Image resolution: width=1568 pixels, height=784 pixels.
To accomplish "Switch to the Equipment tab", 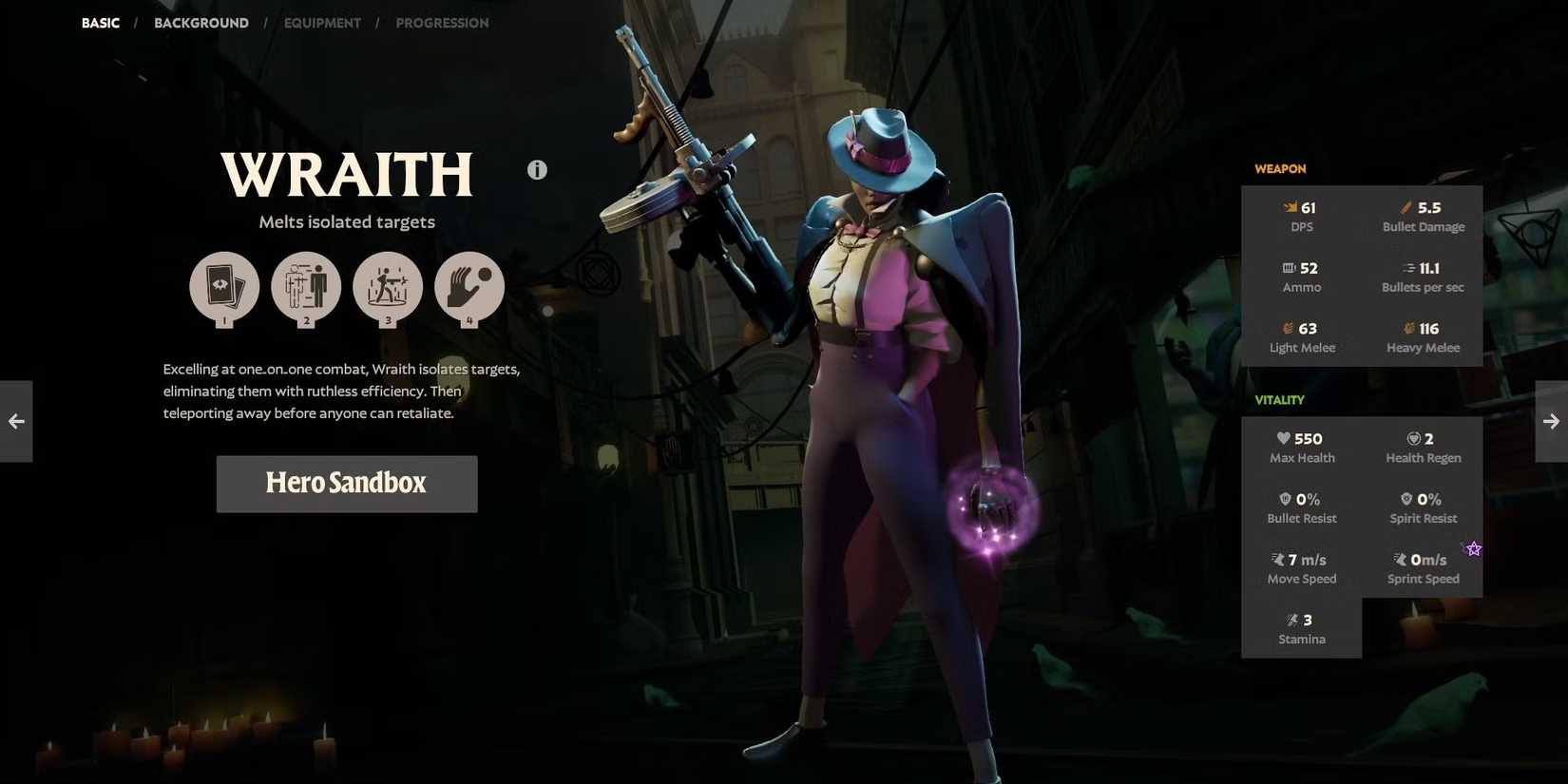I will [x=322, y=23].
